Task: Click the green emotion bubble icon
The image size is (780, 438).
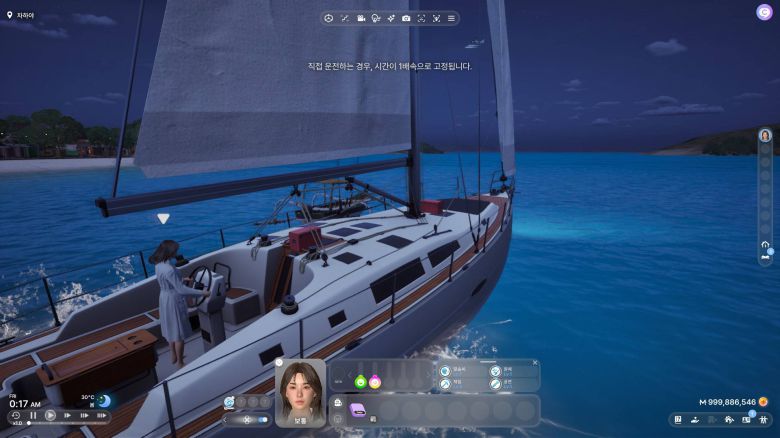Action: pos(360,381)
